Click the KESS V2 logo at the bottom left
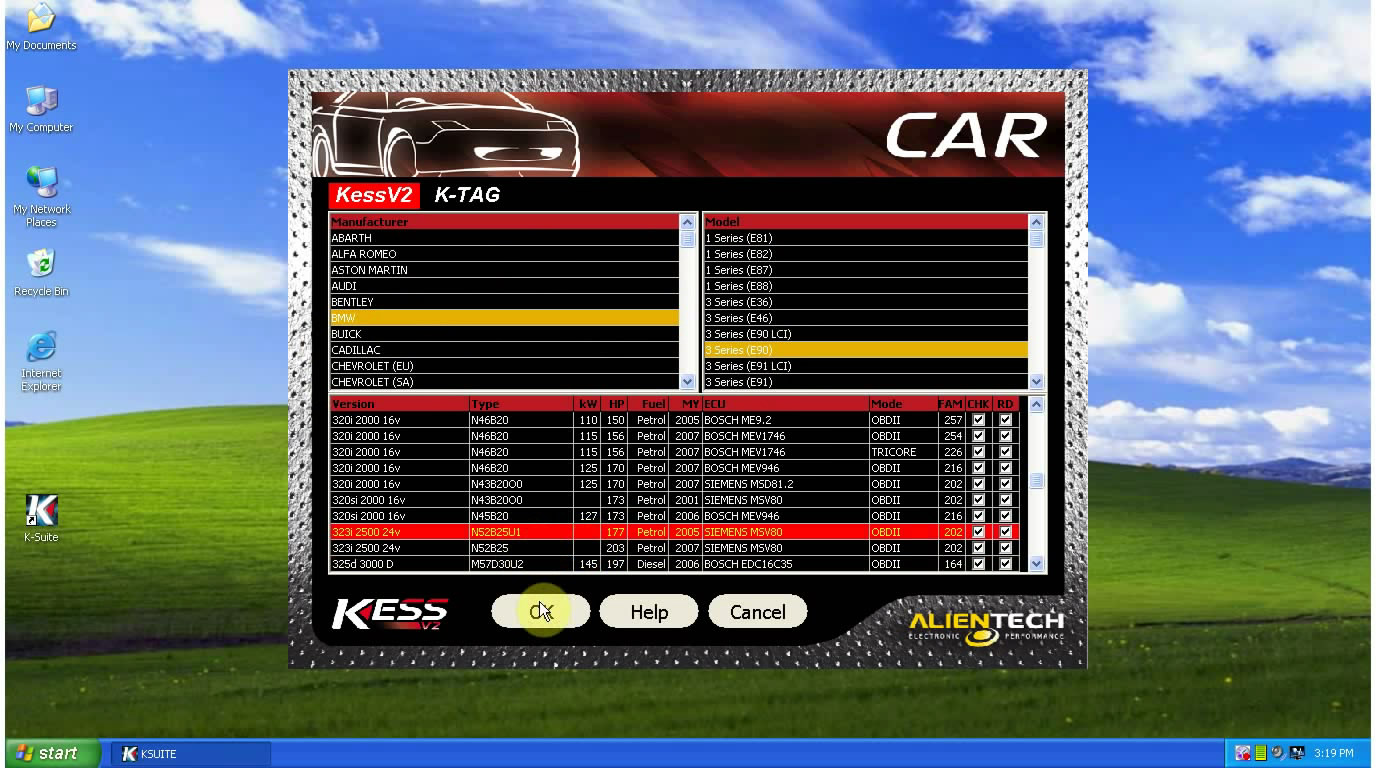Image resolution: width=1376 pixels, height=768 pixels. pos(392,611)
